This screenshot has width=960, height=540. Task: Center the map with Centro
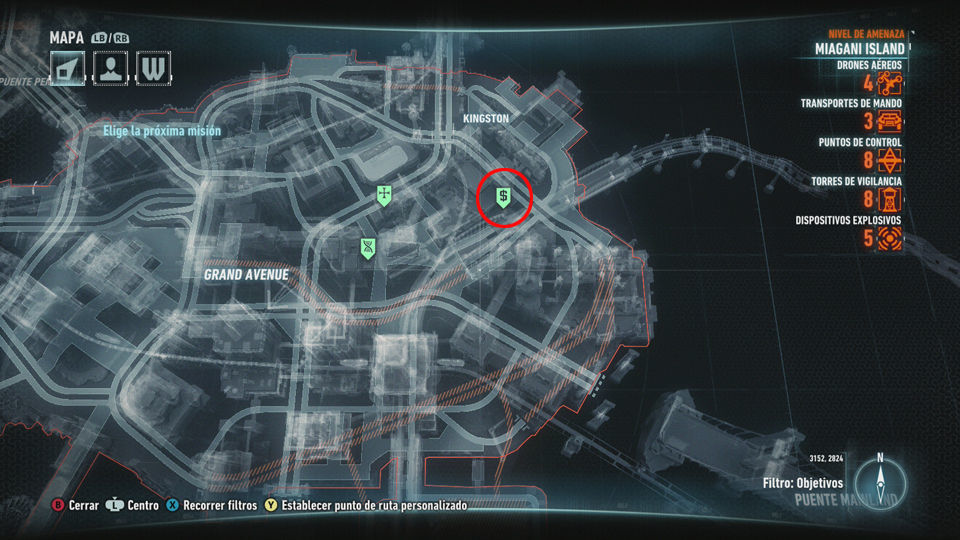coord(135,506)
